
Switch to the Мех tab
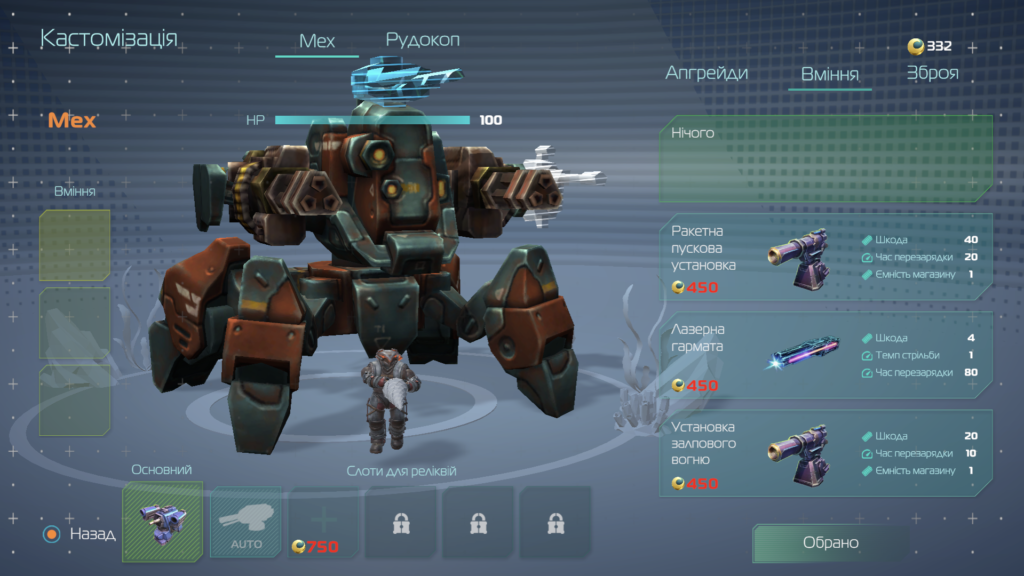[x=317, y=42]
